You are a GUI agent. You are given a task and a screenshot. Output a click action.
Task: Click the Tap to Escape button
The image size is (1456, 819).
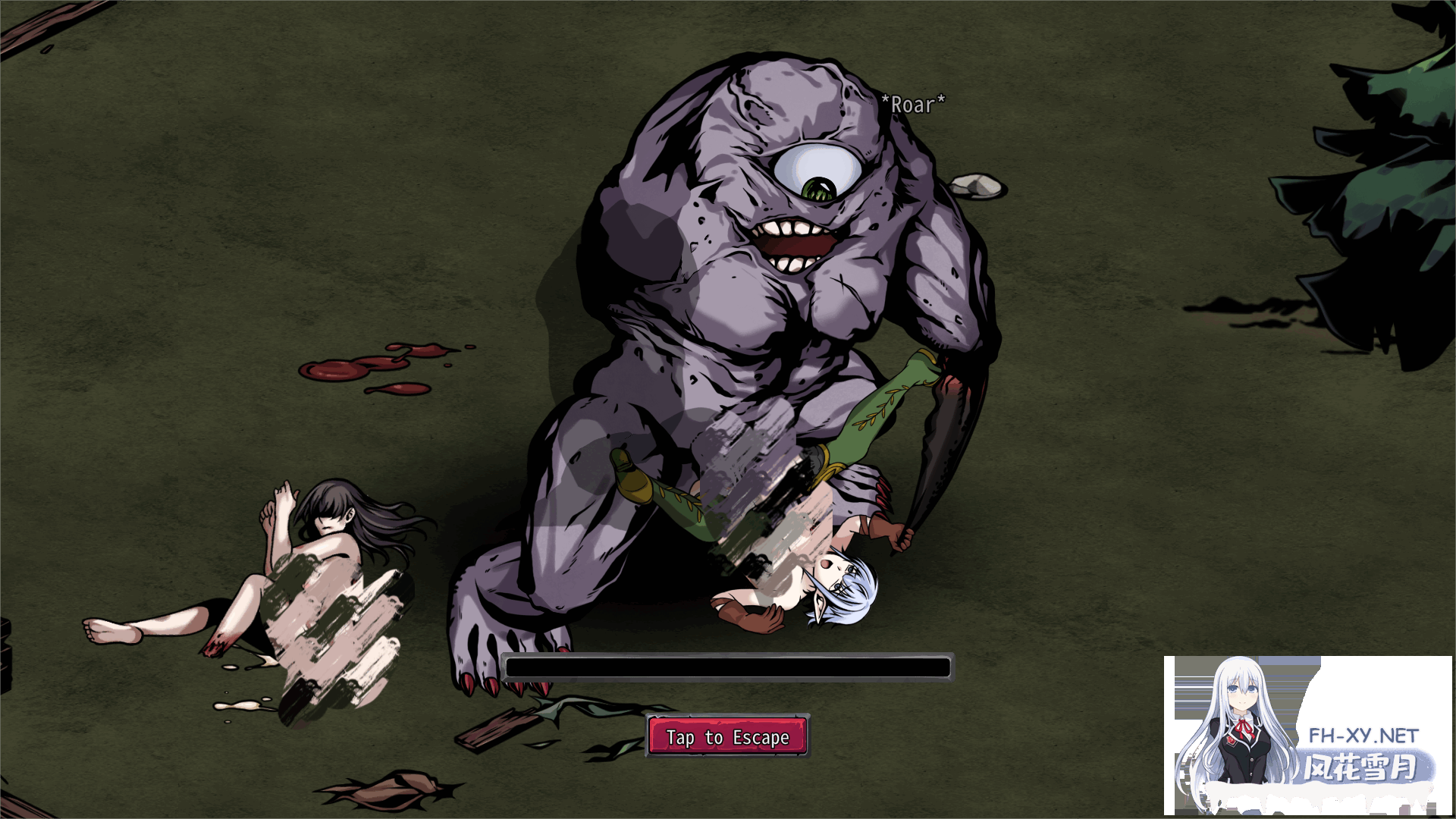point(727,736)
